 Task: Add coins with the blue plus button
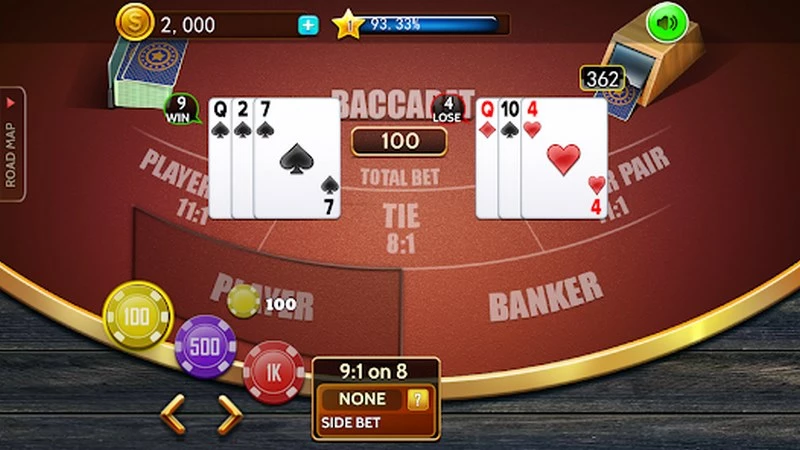click(x=308, y=25)
